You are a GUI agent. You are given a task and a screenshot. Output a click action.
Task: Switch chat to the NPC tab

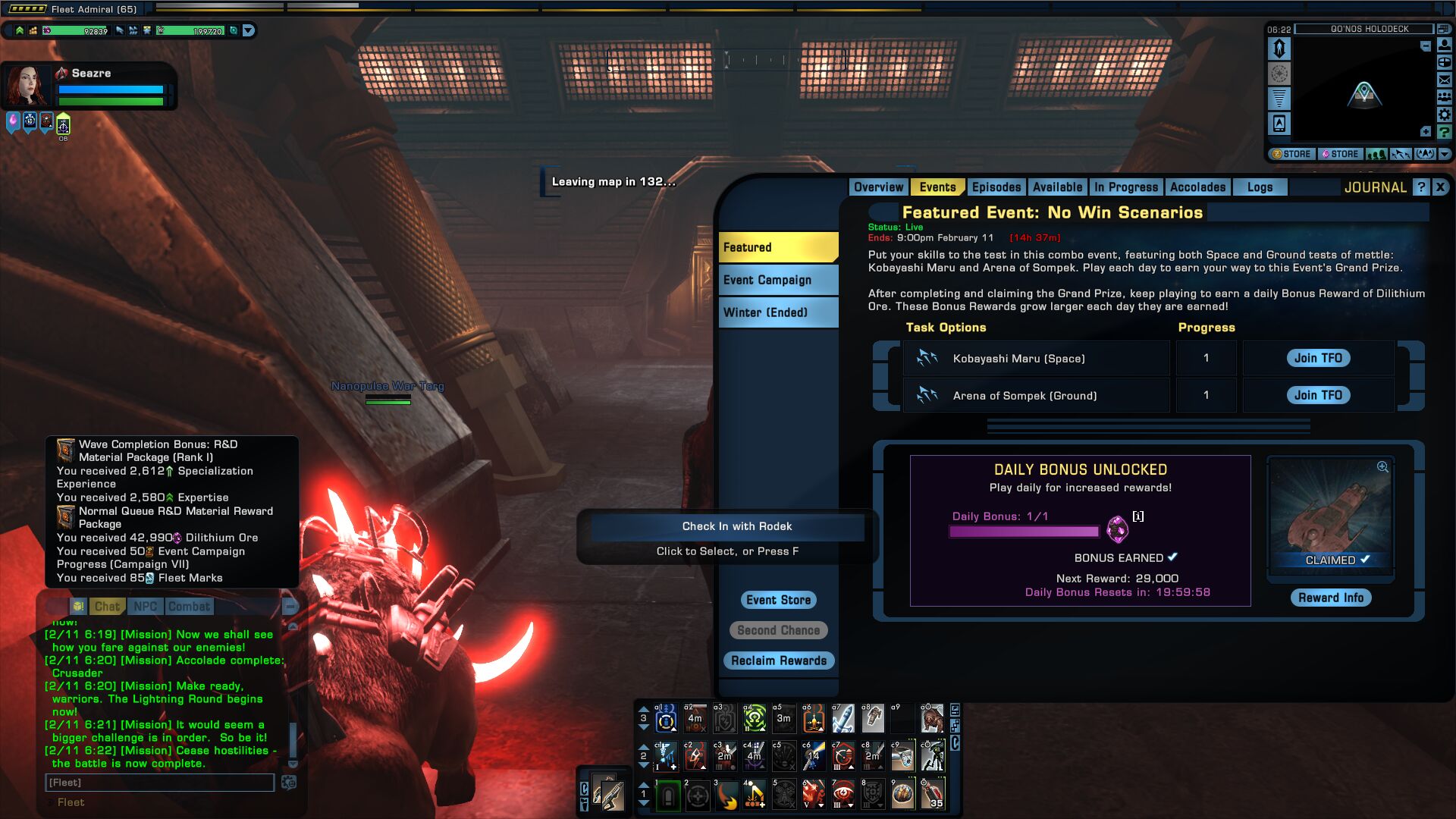[x=145, y=607]
